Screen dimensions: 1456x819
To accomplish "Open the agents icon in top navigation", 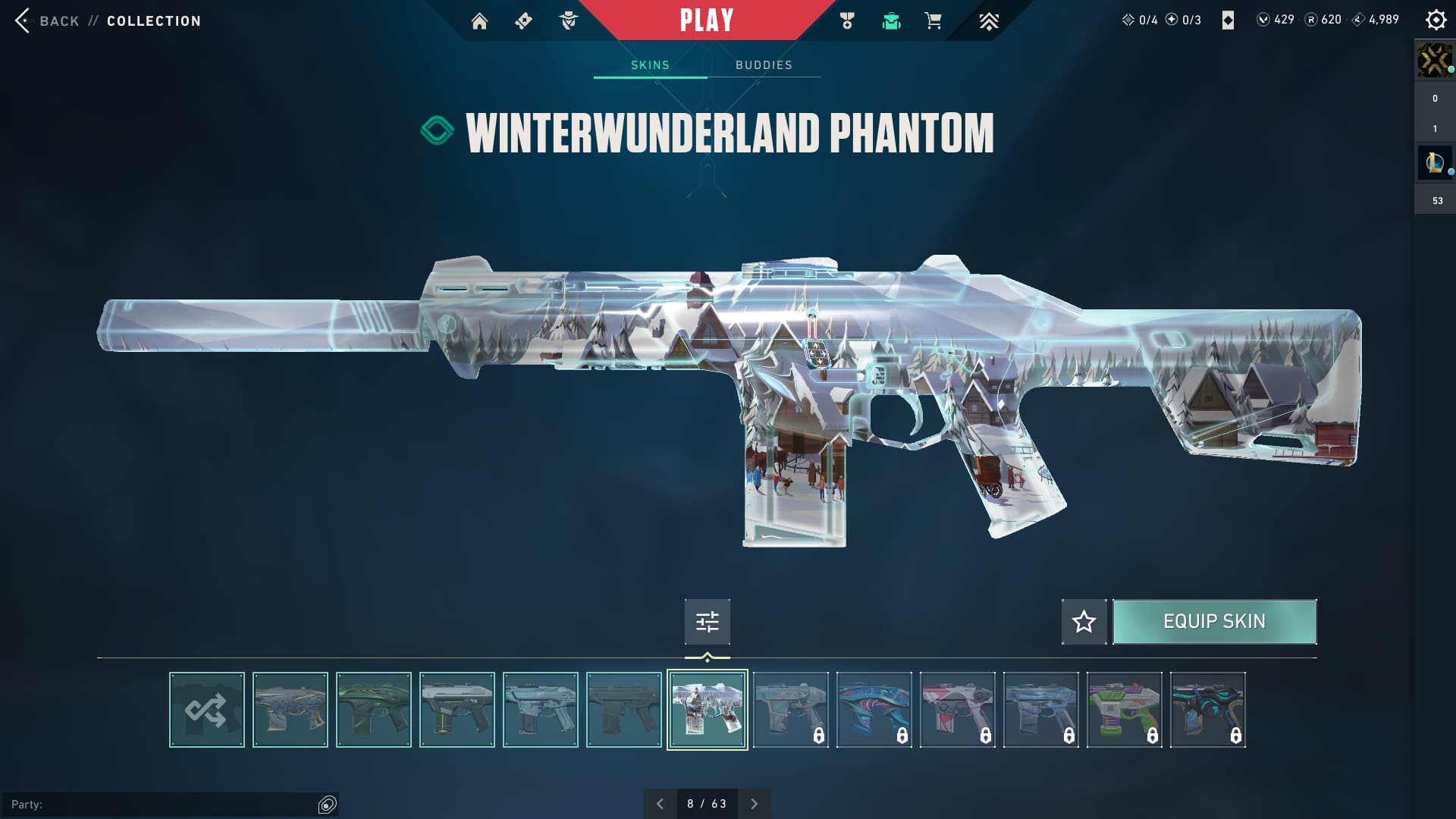I will tap(568, 21).
